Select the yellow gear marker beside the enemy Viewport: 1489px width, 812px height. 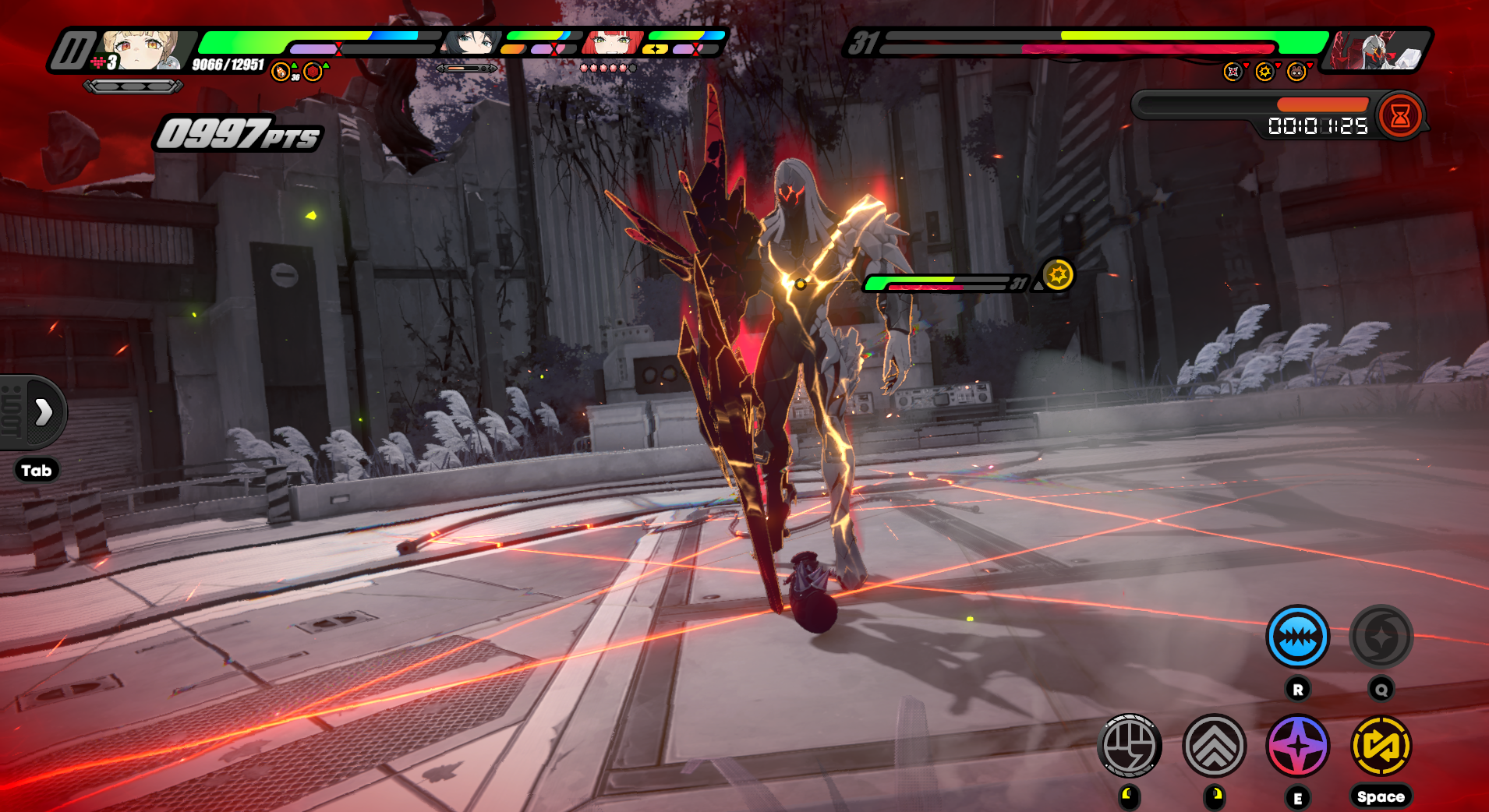(x=1058, y=274)
